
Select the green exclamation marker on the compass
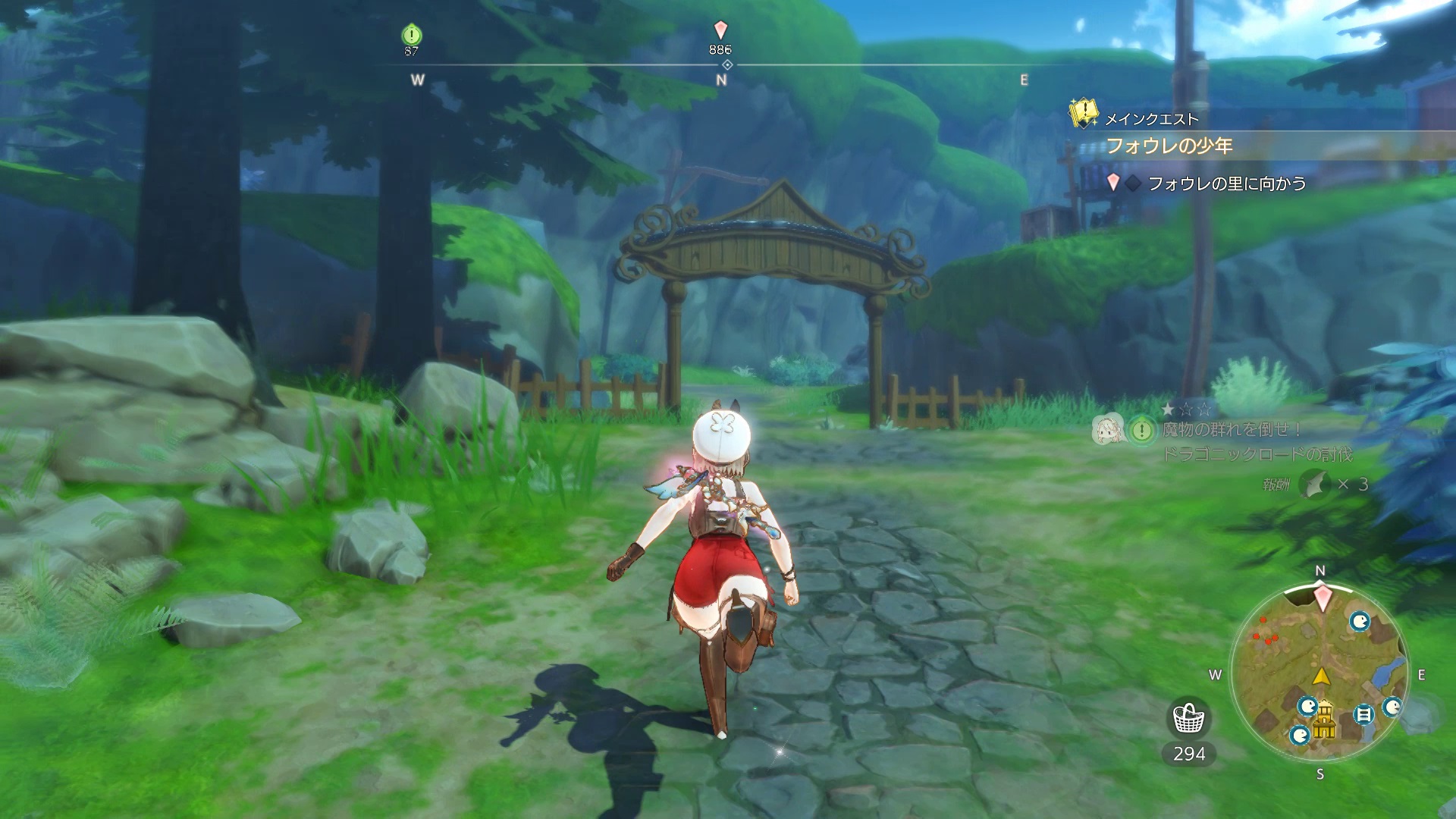coord(411,34)
